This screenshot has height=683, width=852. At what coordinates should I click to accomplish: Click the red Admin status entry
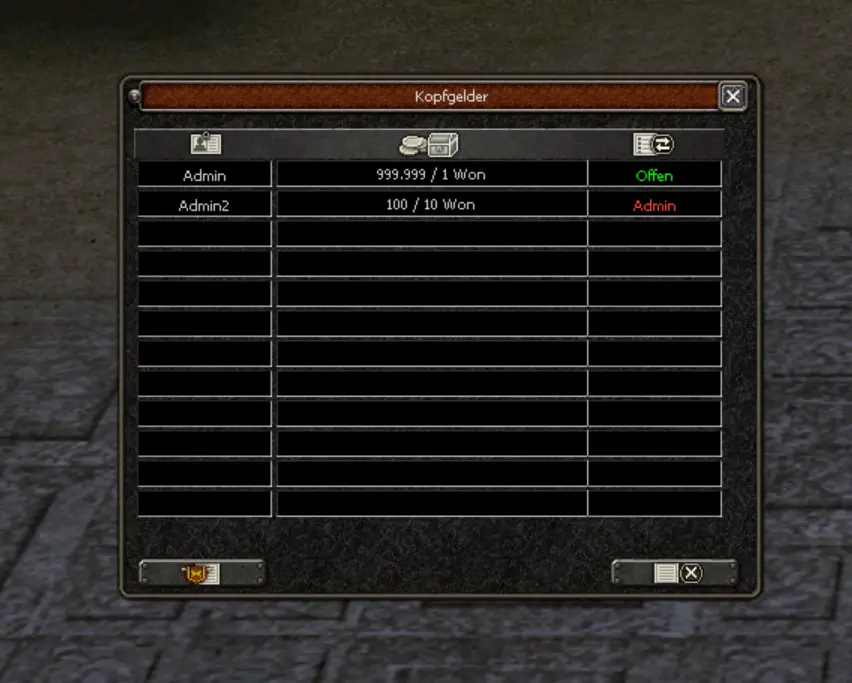(x=654, y=206)
